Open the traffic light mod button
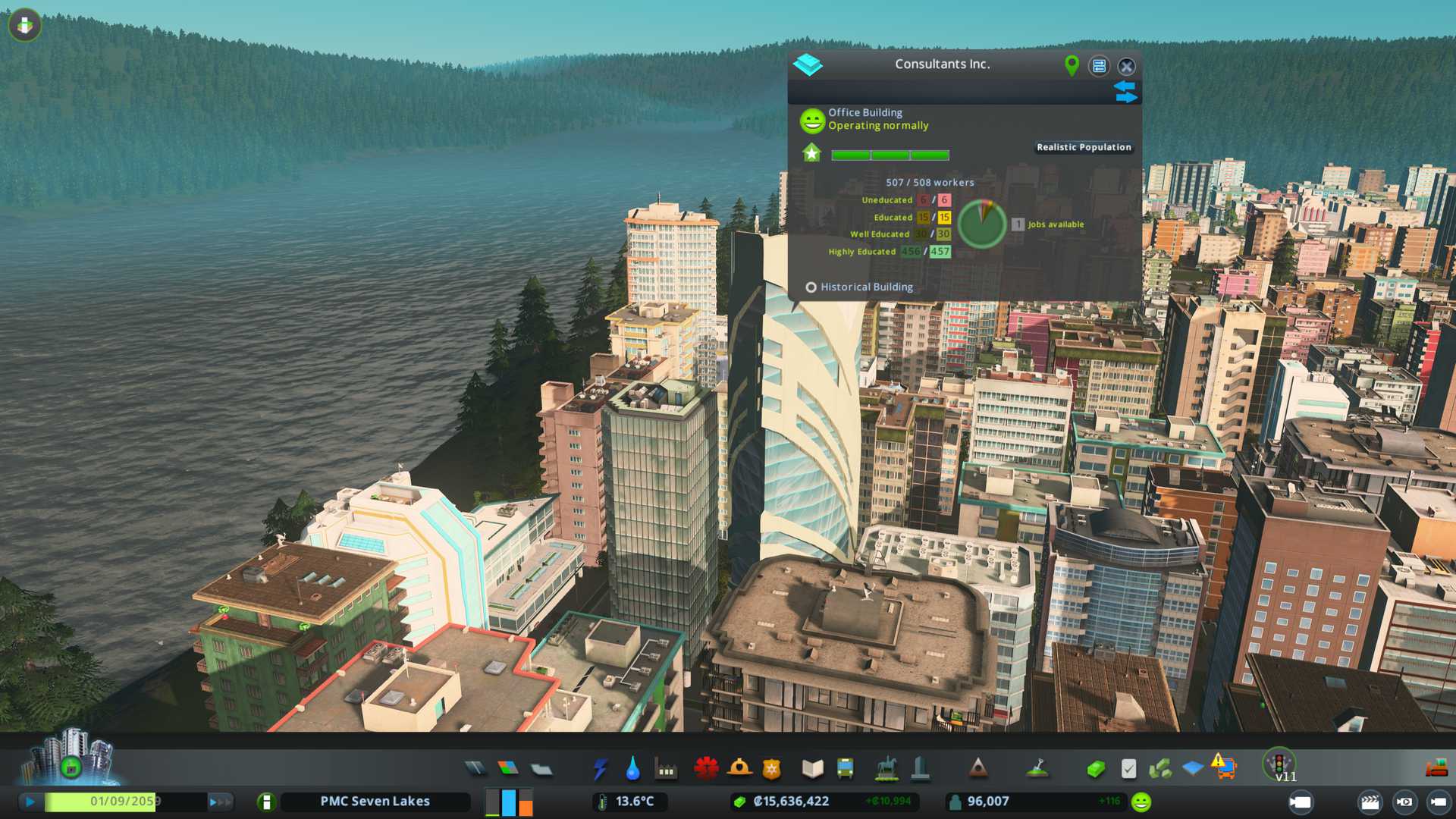This screenshot has height=819, width=1456. tap(1279, 763)
